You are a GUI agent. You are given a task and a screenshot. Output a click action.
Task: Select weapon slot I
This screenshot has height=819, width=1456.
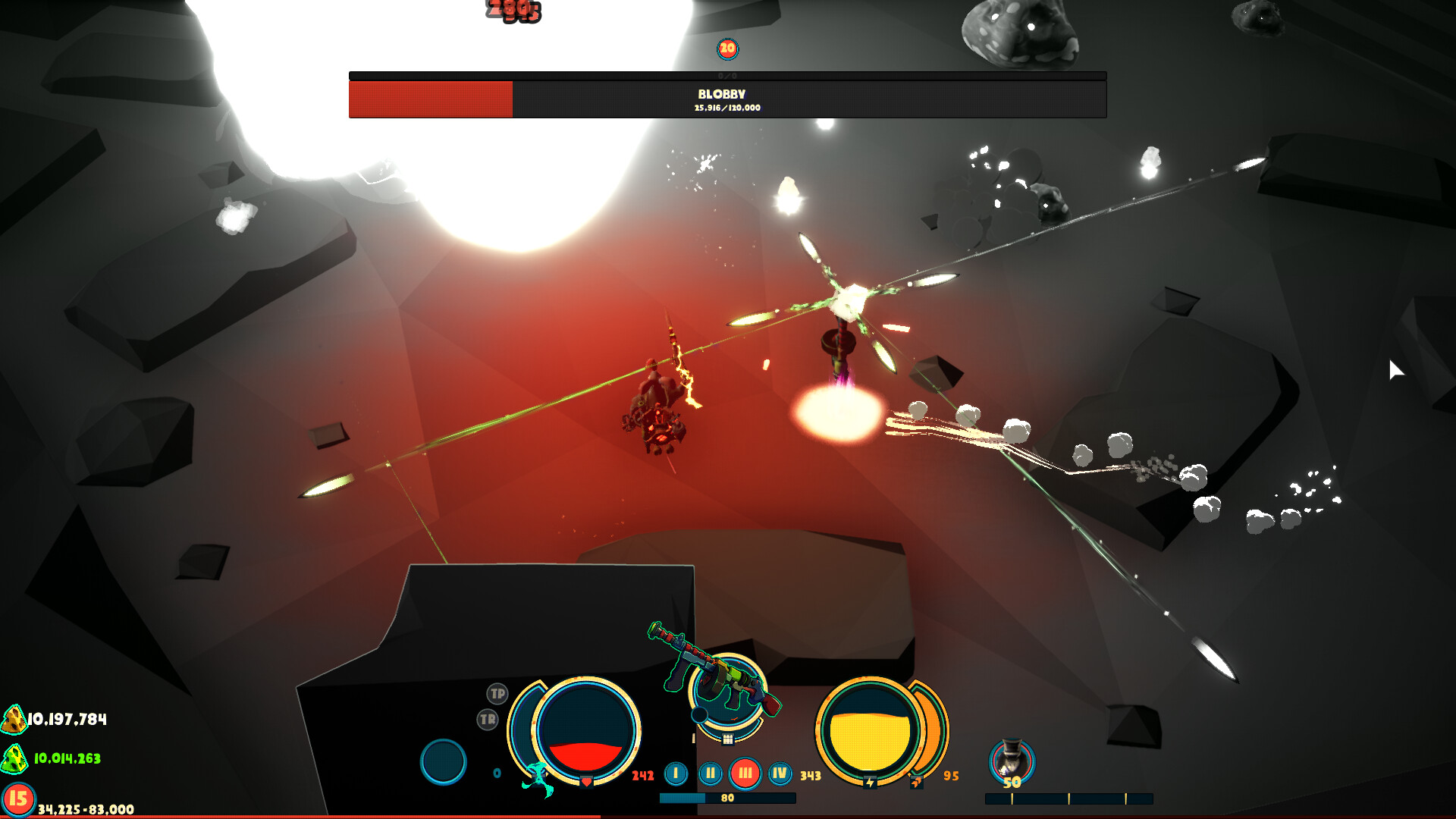(x=676, y=771)
